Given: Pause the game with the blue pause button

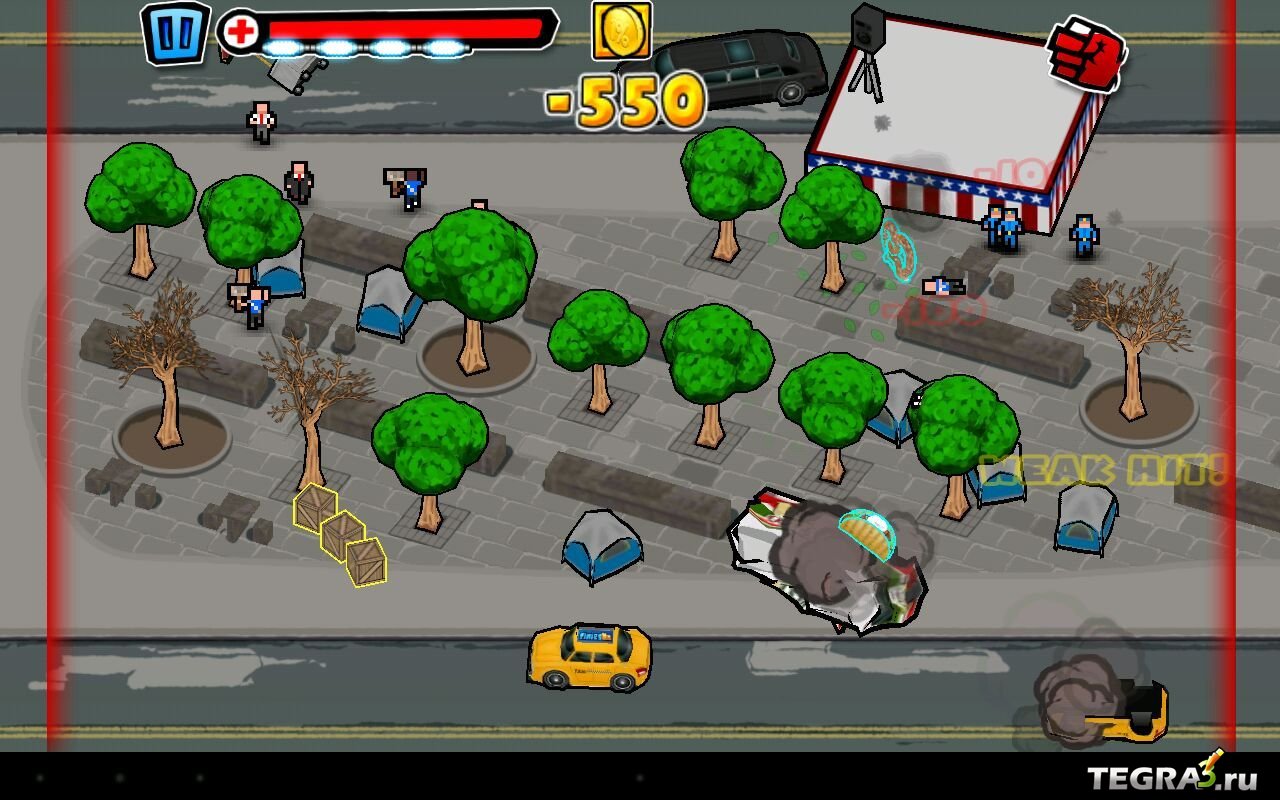Looking at the screenshot, I should click(176, 33).
